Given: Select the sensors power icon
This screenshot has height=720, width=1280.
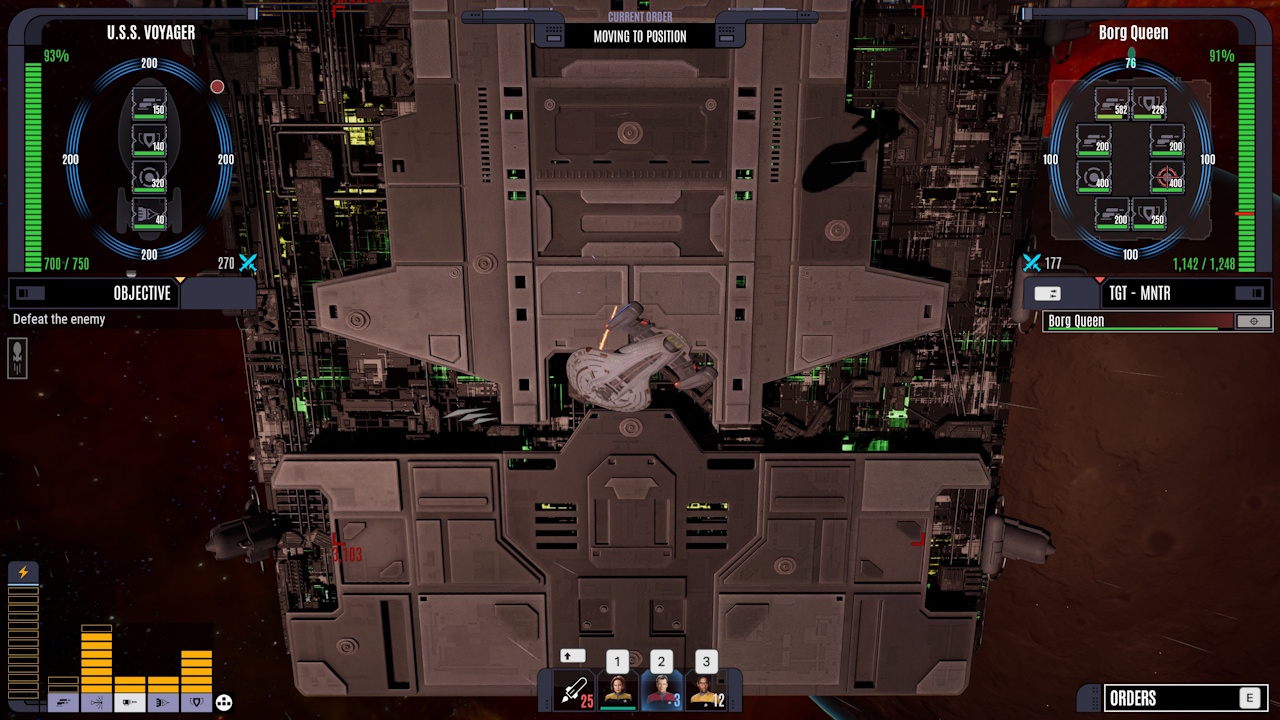Looking at the screenshot, I should coord(162,703).
